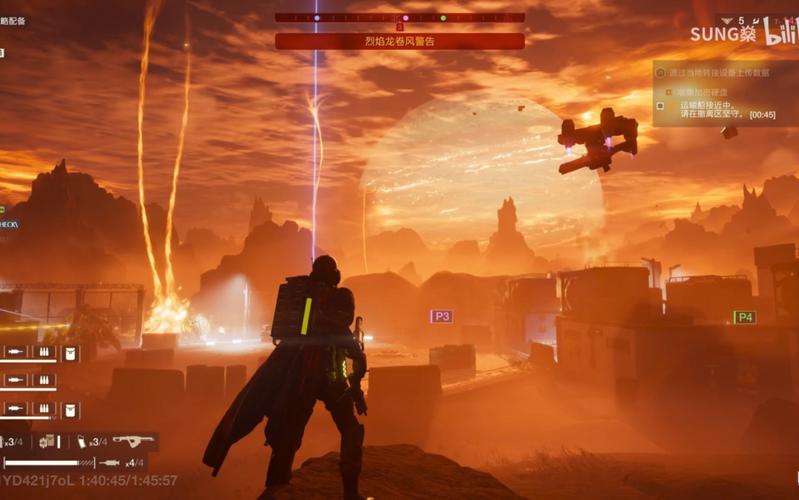The width and height of the screenshot is (799, 500).
Task: Select the primary rifle weapon icon
Action: tap(133, 440)
